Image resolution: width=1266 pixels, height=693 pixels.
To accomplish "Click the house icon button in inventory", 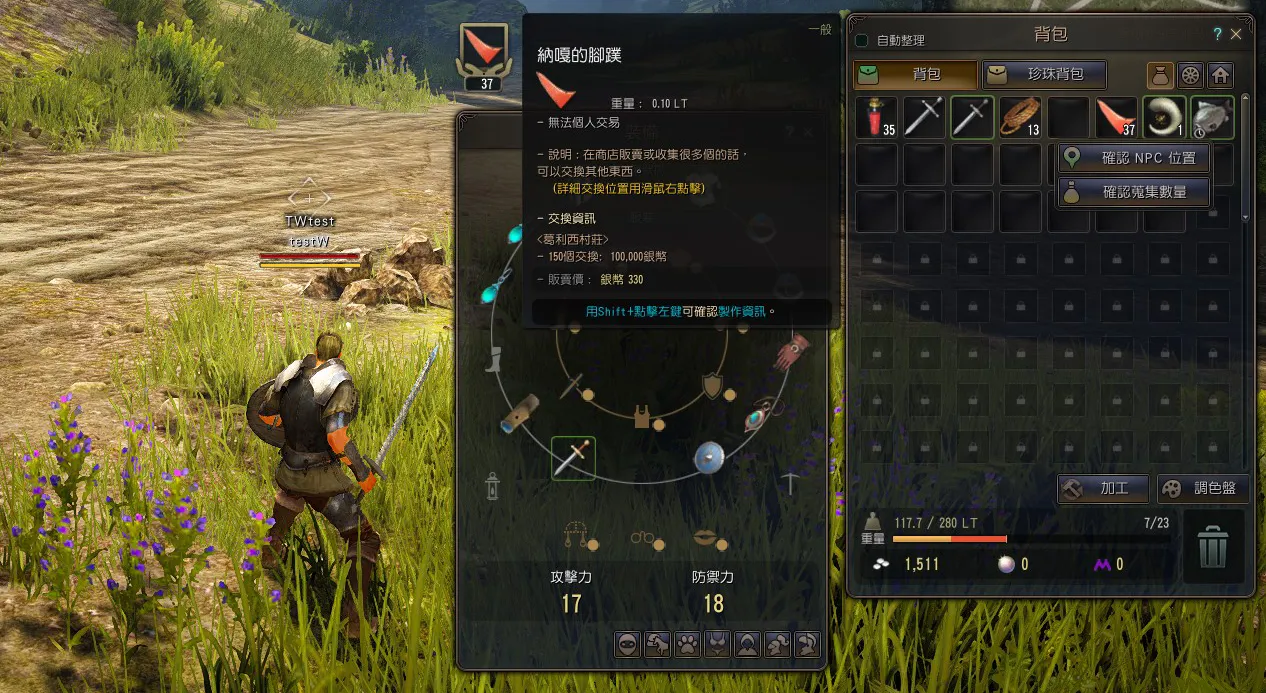I will pyautogui.click(x=1219, y=75).
